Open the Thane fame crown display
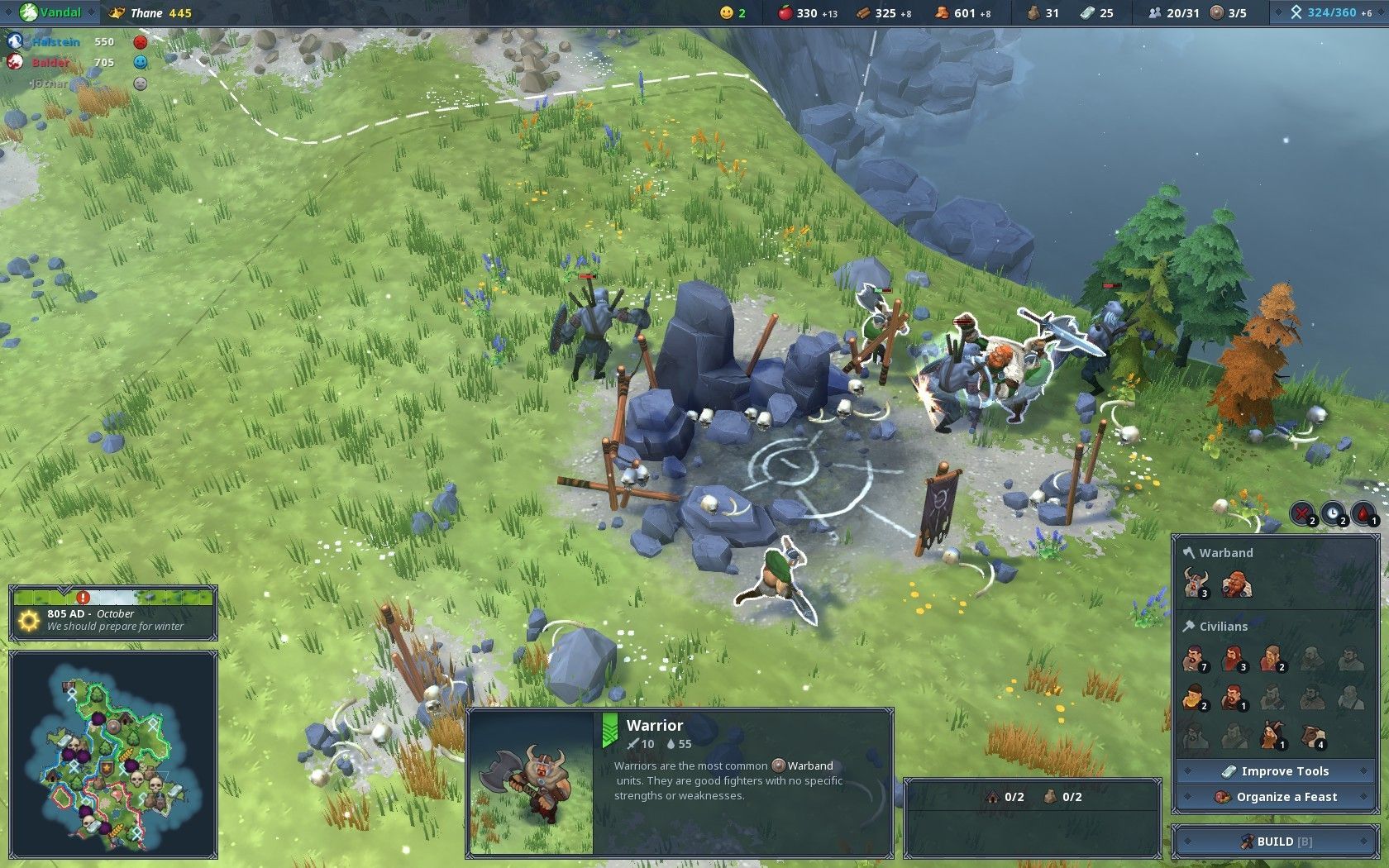The width and height of the screenshot is (1389, 868). [x=150, y=12]
